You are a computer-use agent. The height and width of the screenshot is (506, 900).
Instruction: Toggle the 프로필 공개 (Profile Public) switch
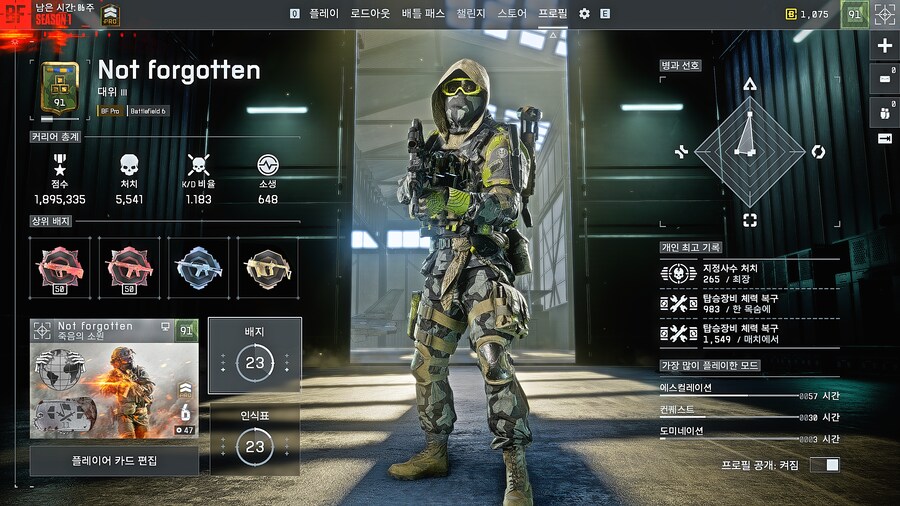click(825, 465)
